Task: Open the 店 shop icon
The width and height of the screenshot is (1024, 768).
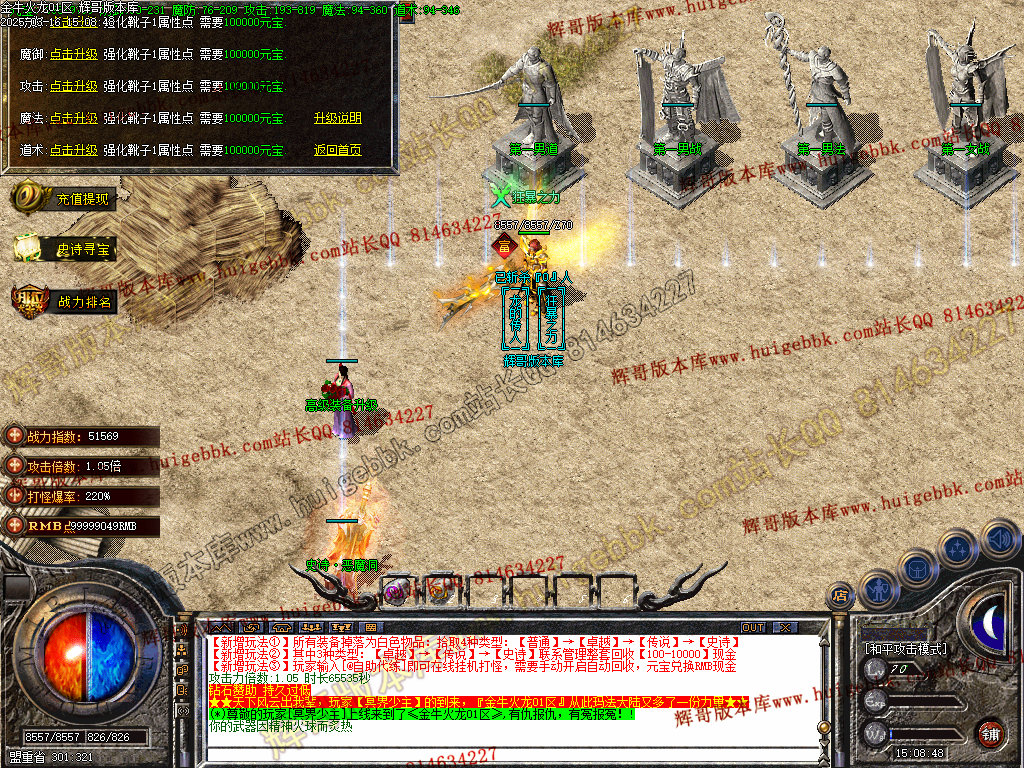Action: coord(840,595)
